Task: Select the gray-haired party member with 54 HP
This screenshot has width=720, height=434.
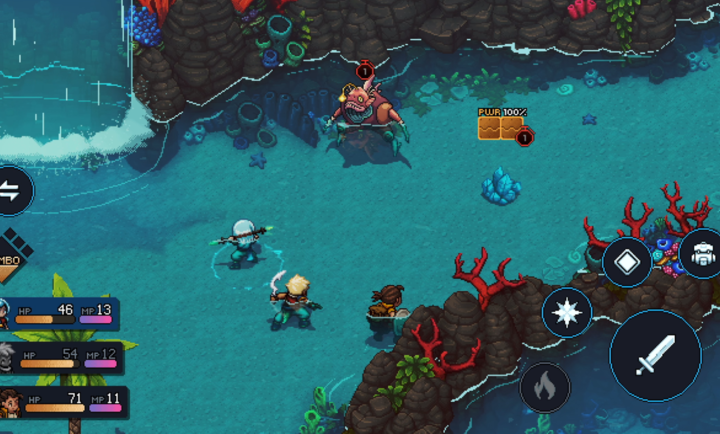Action: point(62,358)
